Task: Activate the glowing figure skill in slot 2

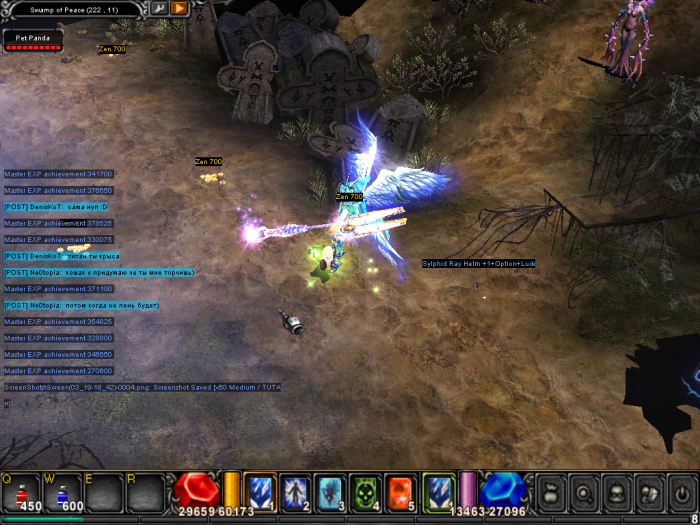Action: [296, 491]
